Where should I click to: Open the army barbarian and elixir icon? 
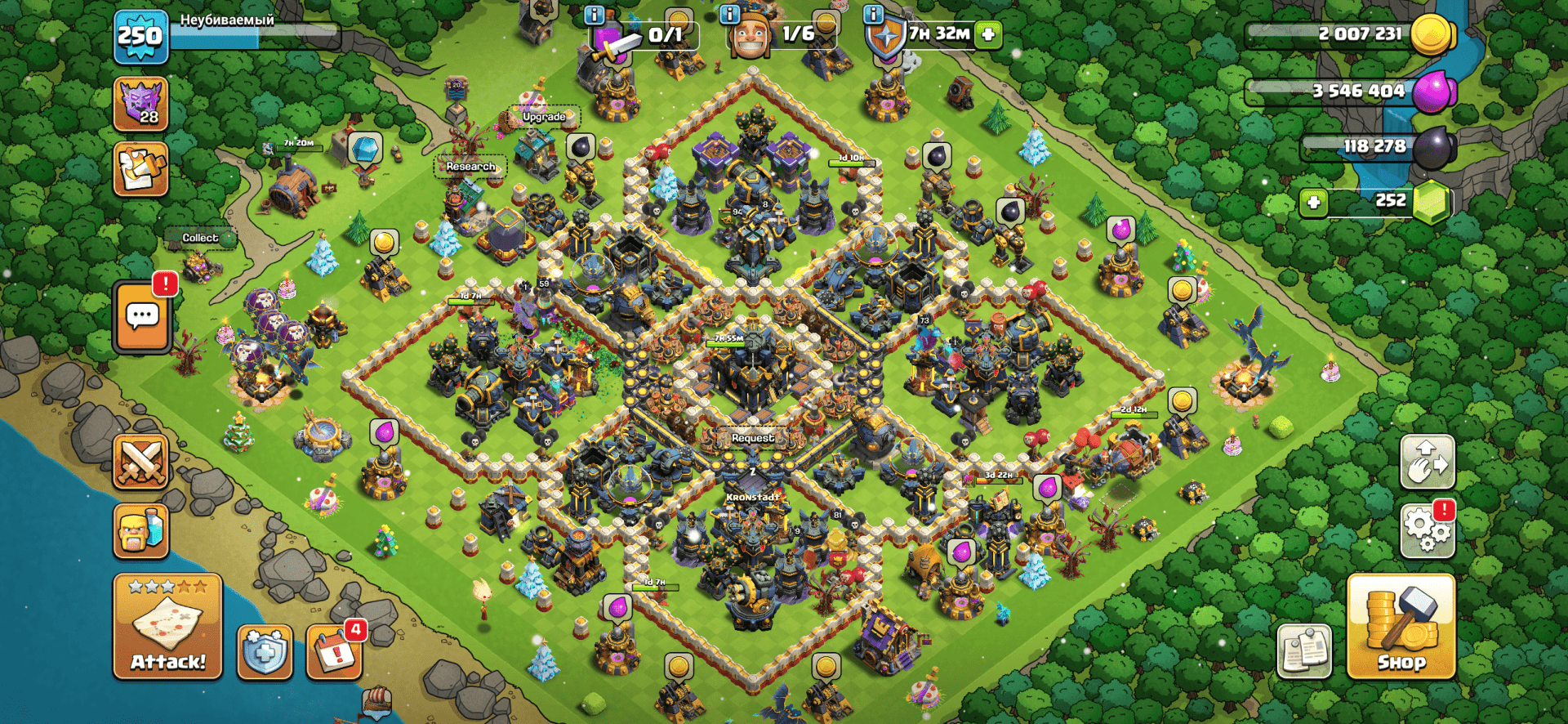(141, 530)
